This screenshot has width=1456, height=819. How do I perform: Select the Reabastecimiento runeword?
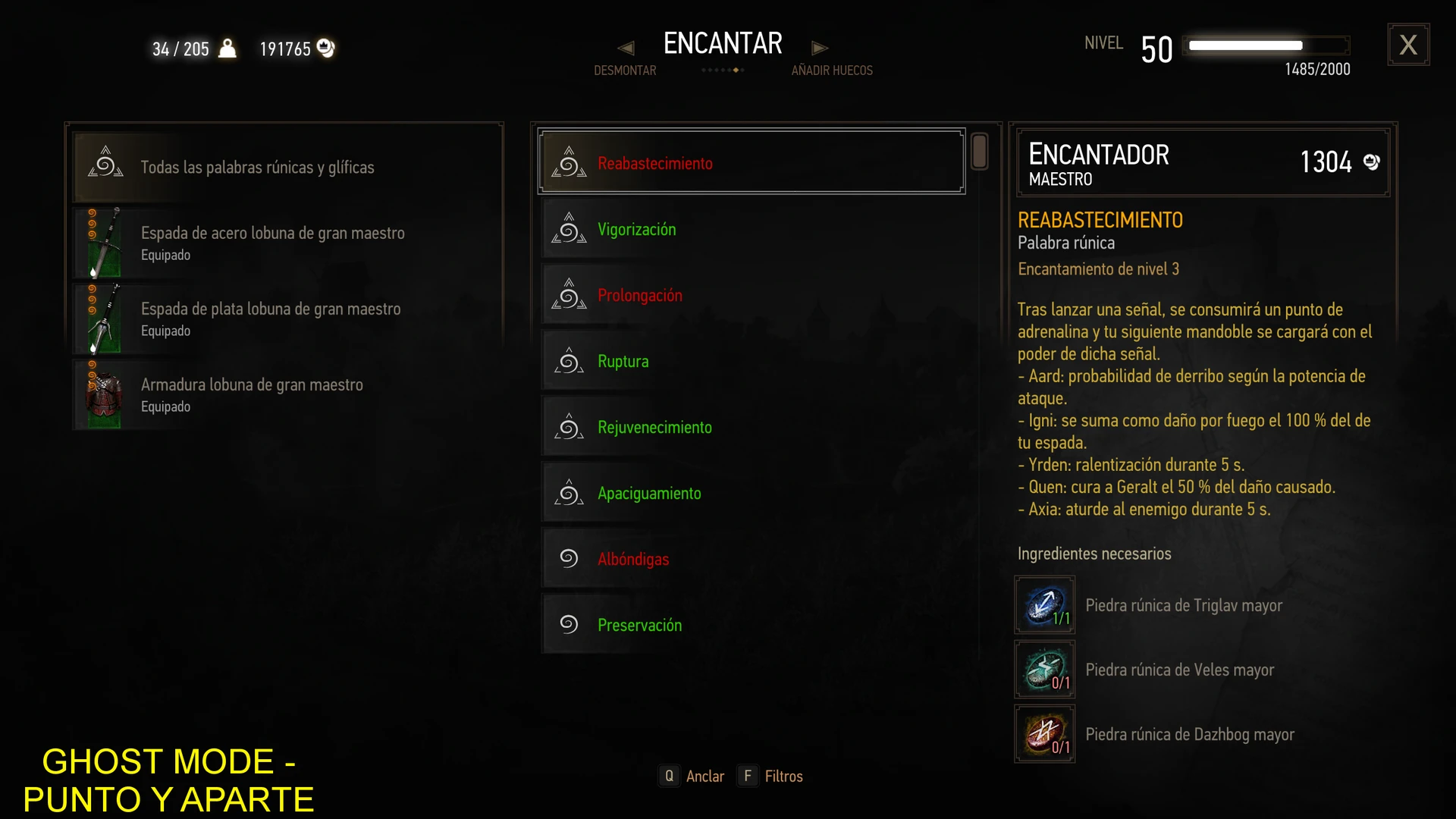coord(751,162)
